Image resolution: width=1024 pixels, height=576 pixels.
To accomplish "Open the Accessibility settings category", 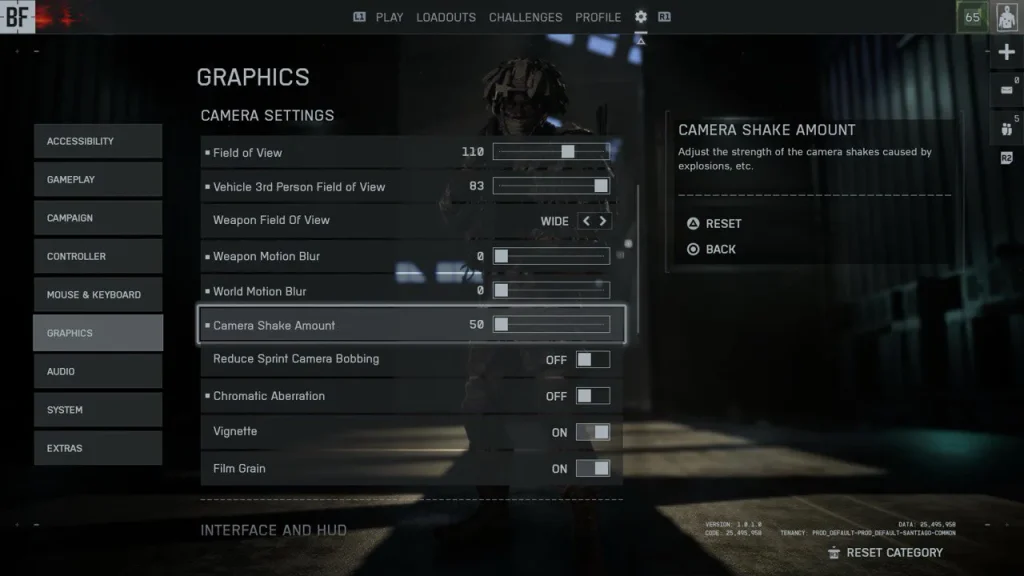I will tap(97, 141).
